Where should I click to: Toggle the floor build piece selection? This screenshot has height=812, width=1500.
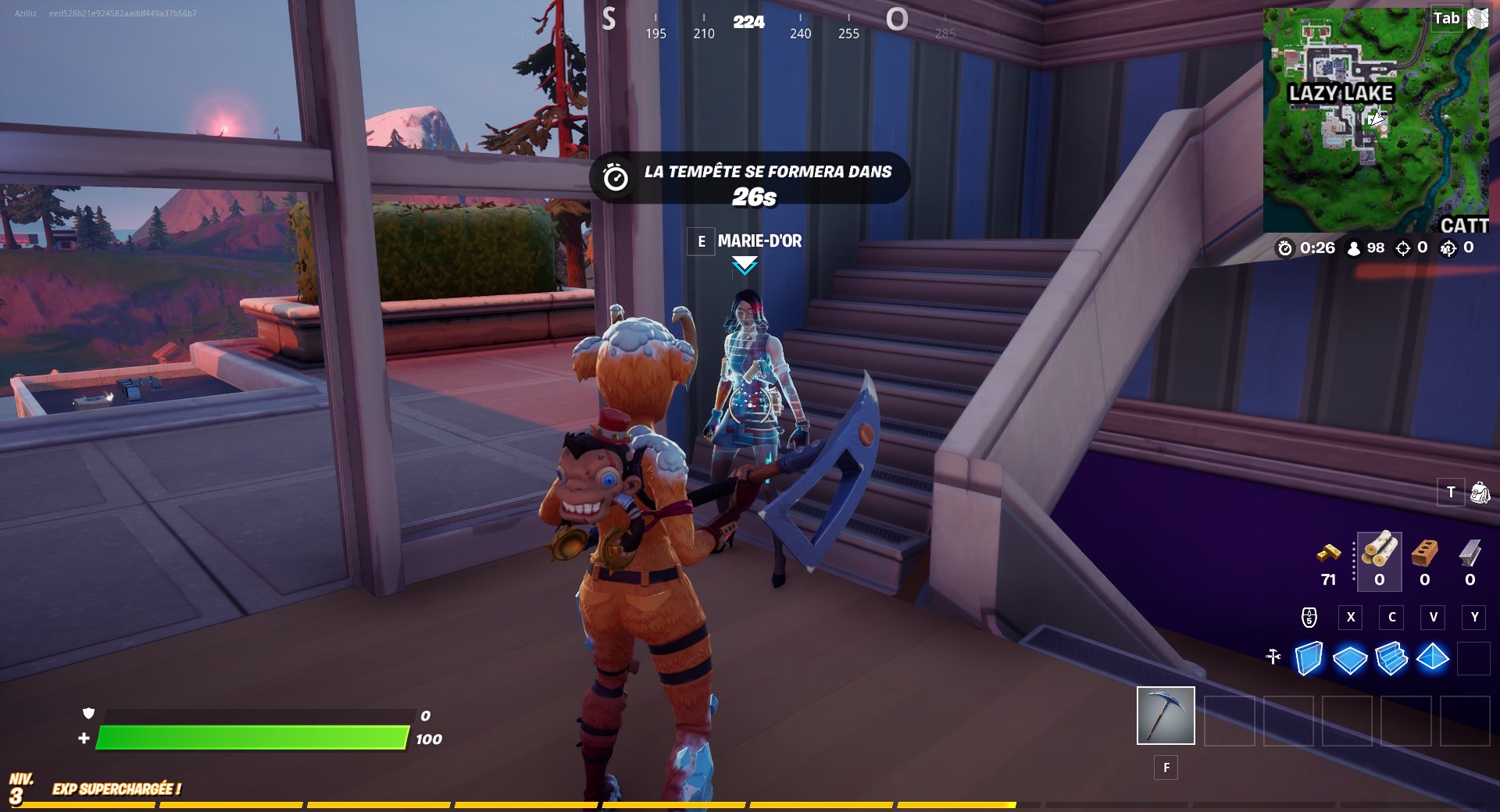click(1350, 660)
